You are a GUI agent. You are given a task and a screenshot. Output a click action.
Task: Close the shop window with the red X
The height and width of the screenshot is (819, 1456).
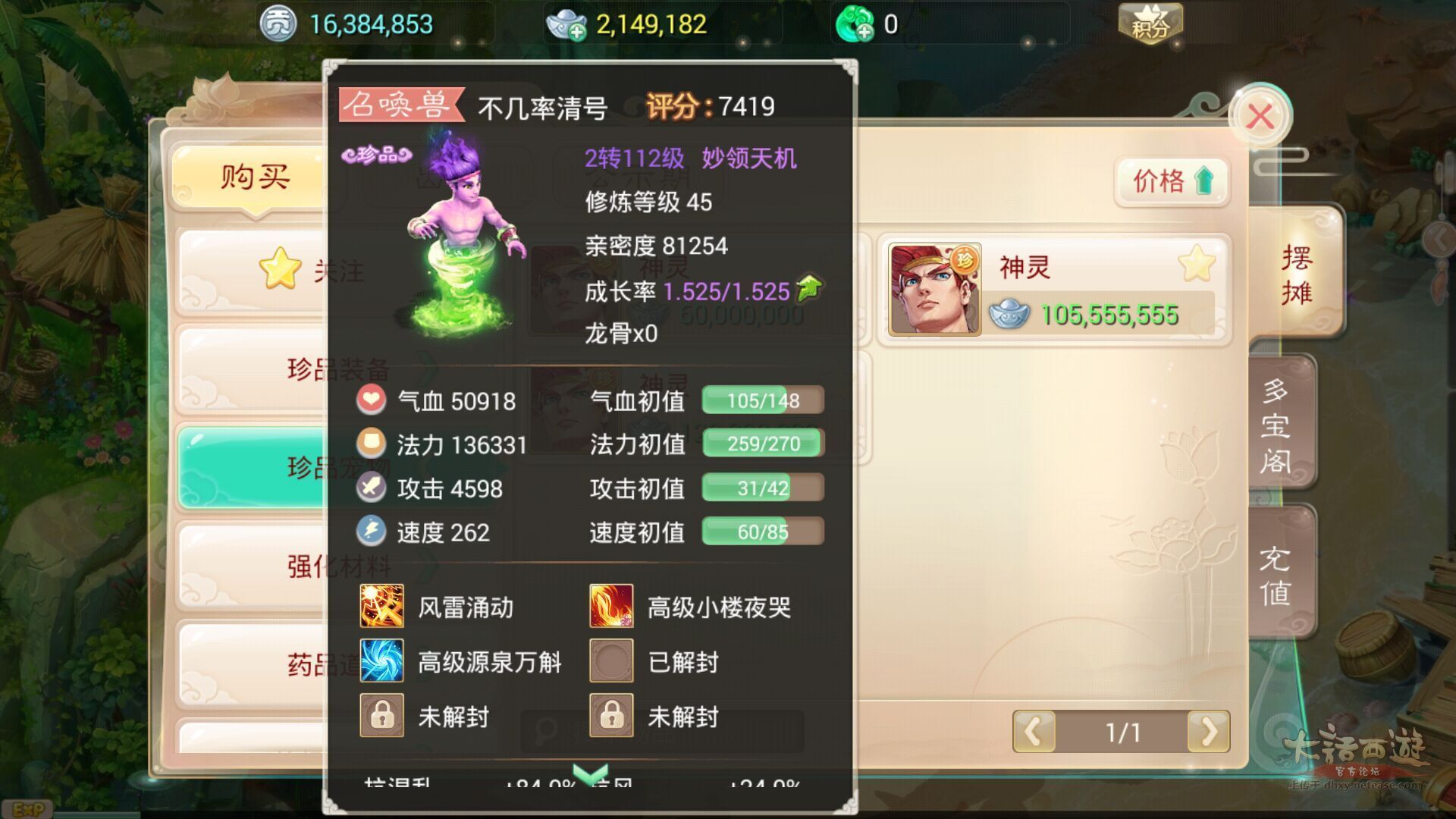point(1260,118)
